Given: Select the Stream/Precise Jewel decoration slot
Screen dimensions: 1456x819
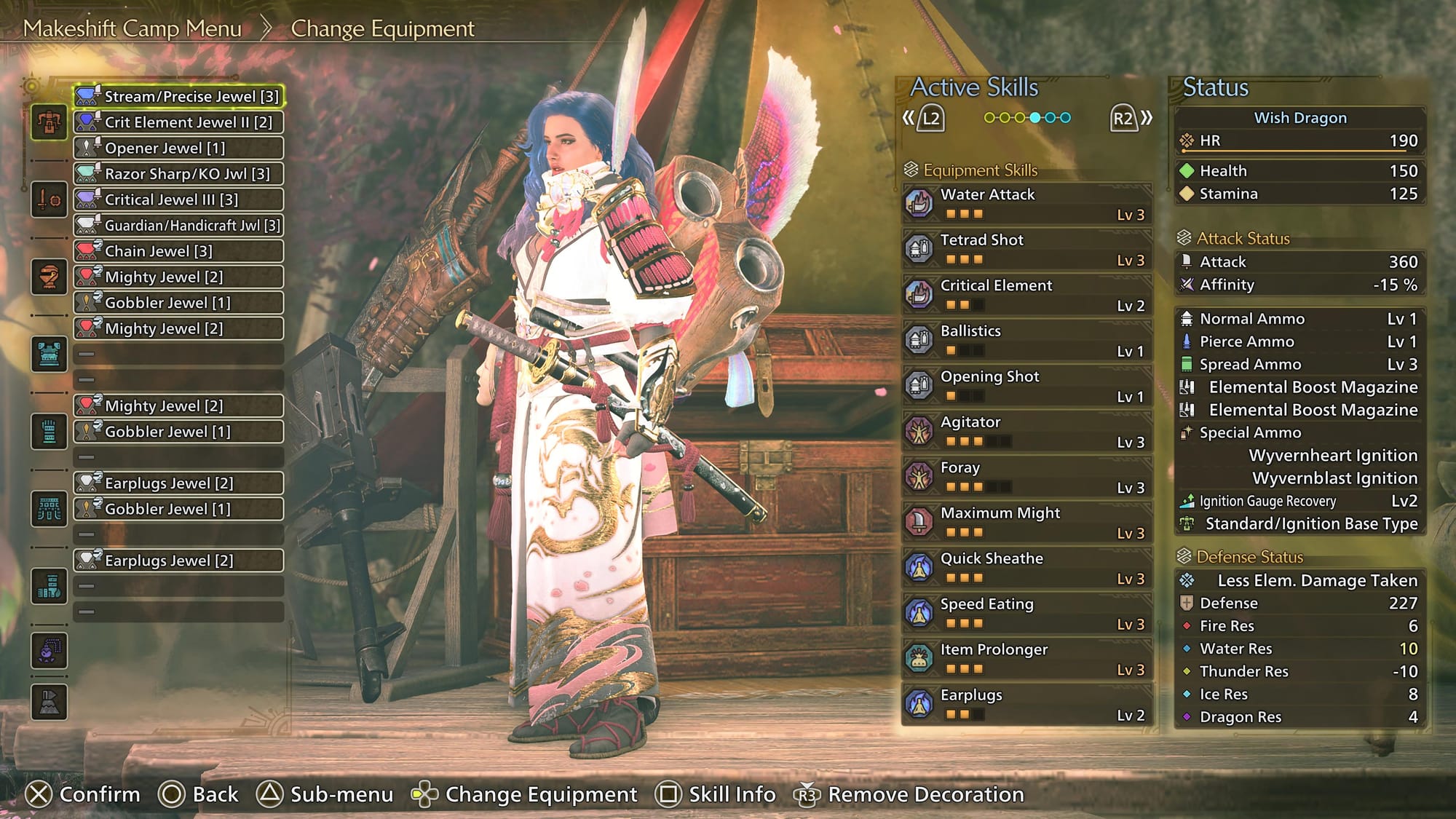Looking at the screenshot, I should (178, 96).
